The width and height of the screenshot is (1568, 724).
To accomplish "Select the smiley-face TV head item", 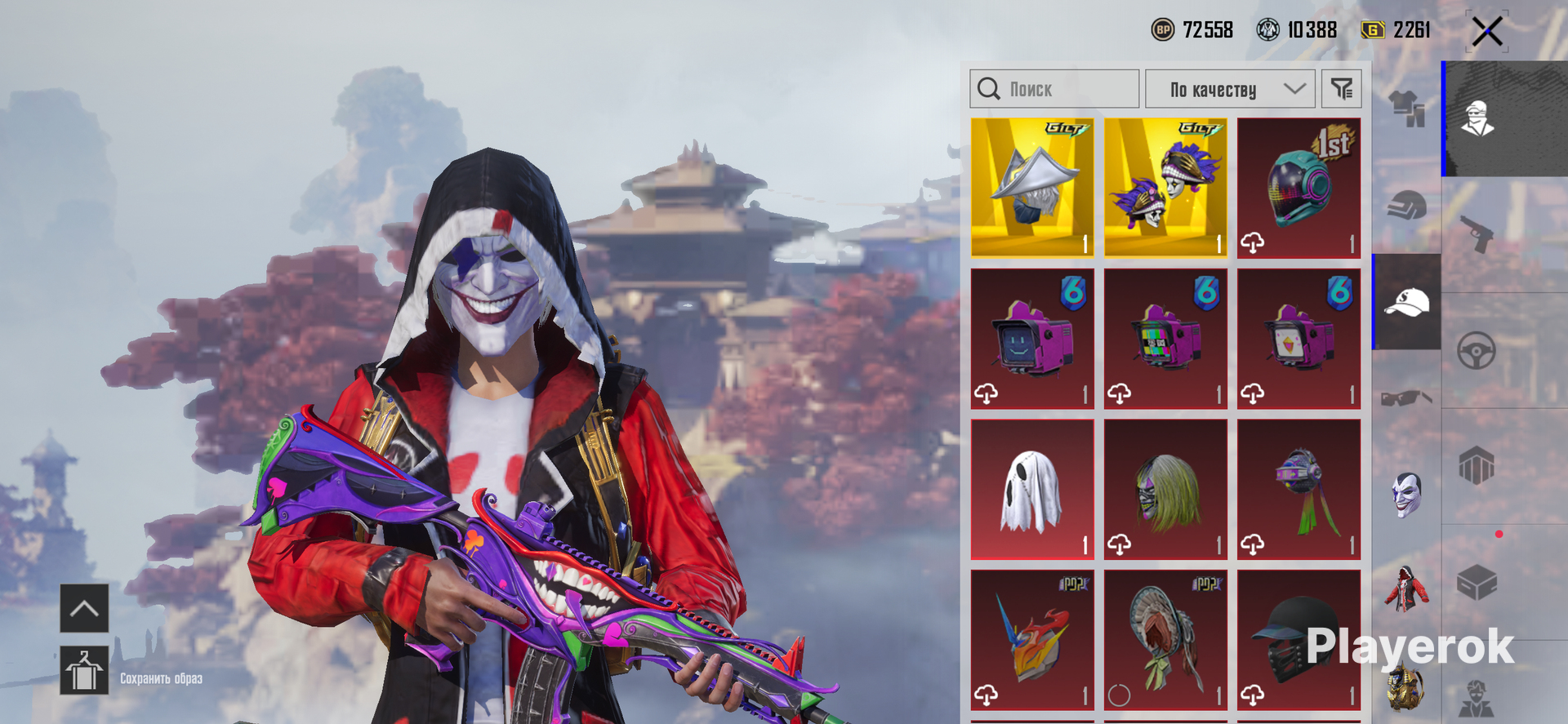I will coord(1032,339).
